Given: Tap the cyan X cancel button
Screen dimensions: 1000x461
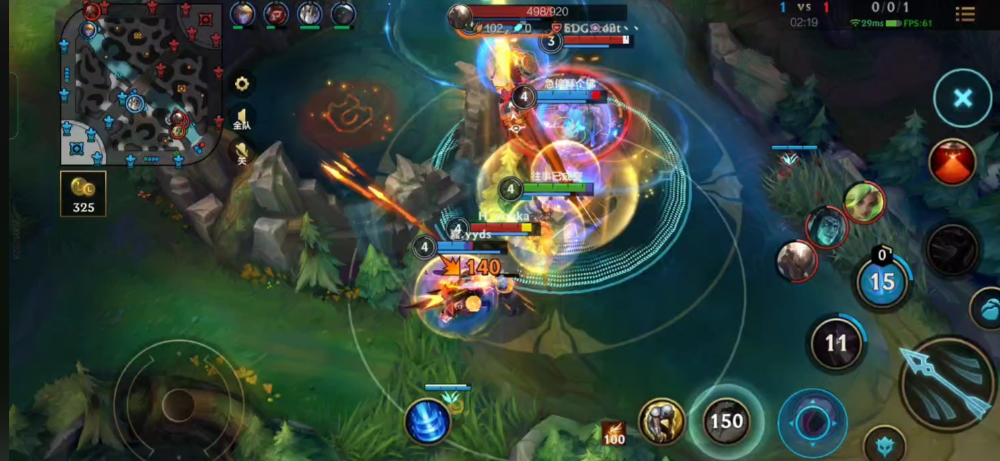Looking at the screenshot, I should pos(962,98).
